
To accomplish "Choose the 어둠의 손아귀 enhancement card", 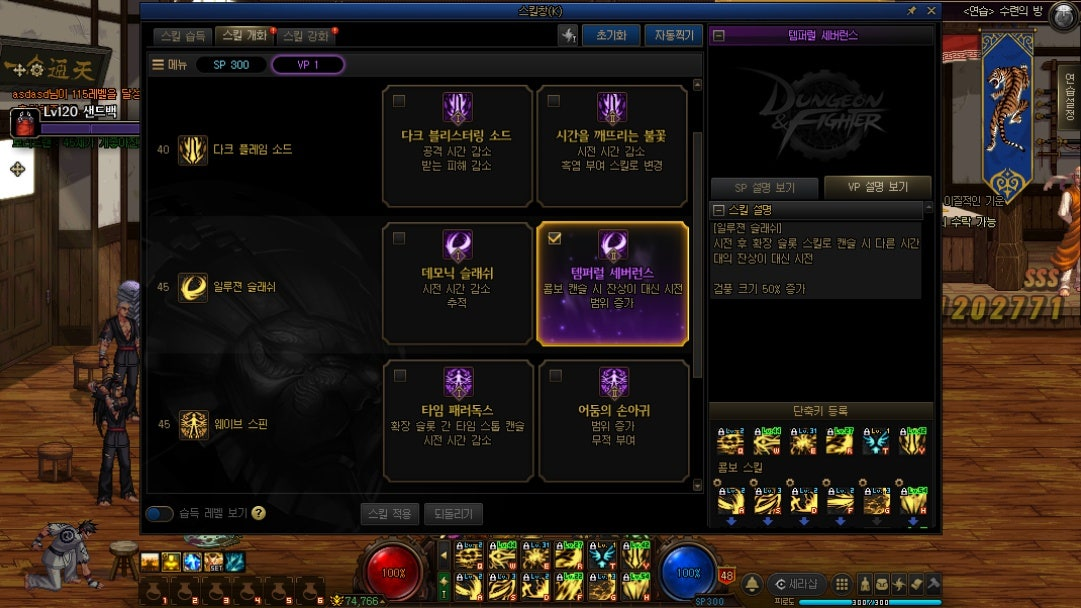I will pos(611,420).
